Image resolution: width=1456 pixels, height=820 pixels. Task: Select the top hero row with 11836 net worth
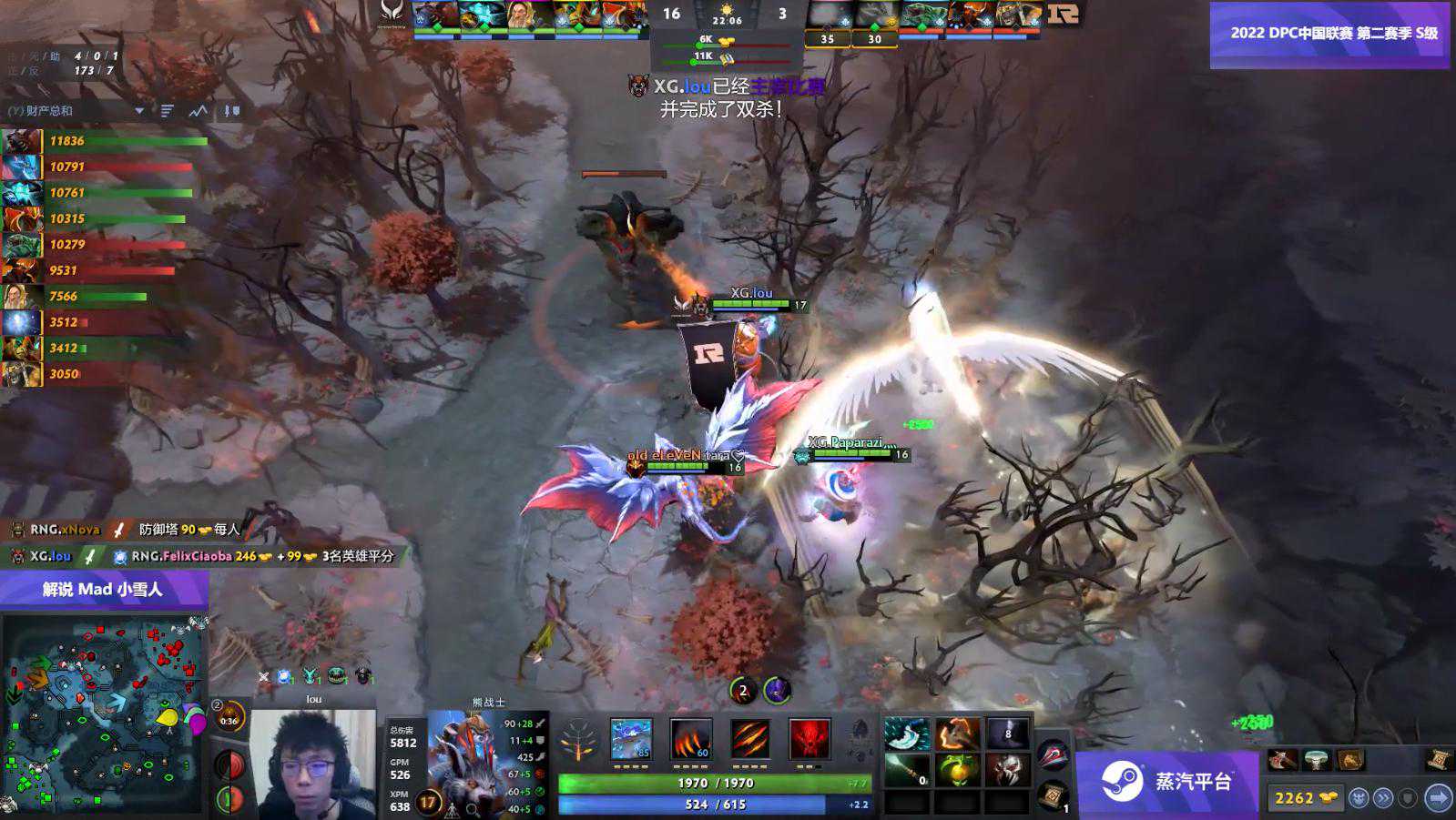click(x=105, y=141)
